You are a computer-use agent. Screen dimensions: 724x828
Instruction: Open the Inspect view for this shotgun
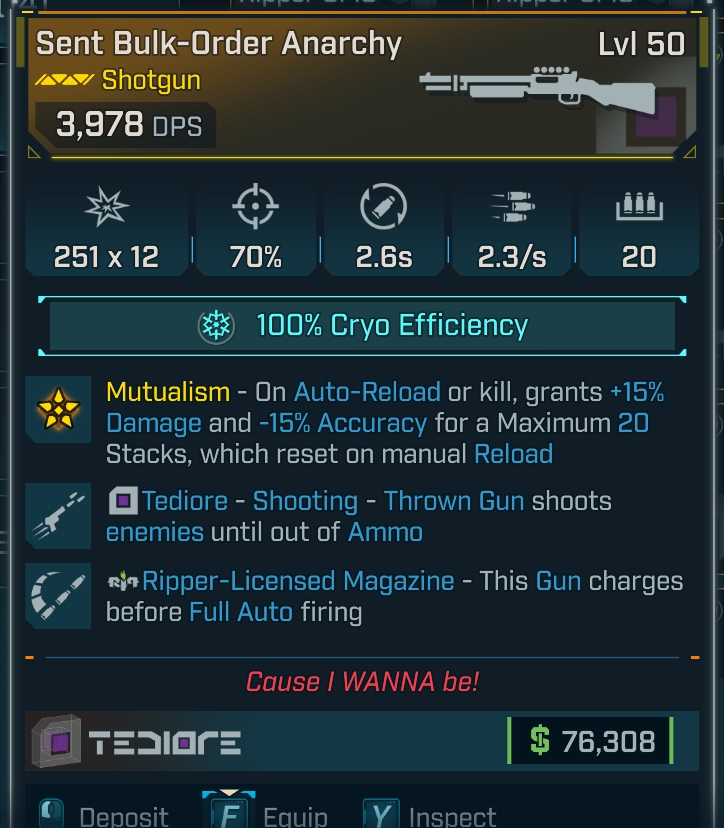tap(452, 815)
